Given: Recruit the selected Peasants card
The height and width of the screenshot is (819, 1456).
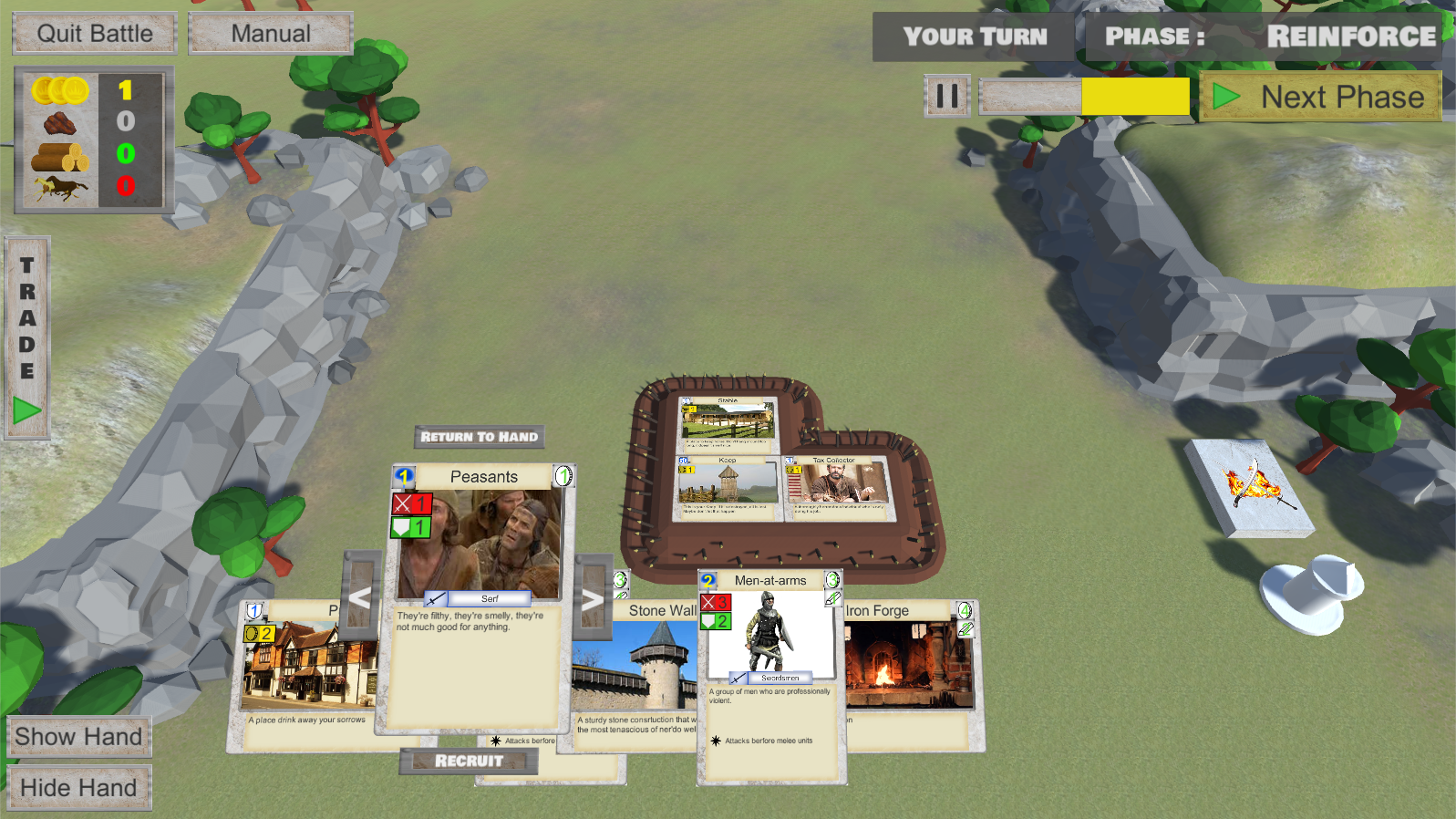Looking at the screenshot, I should click(x=469, y=761).
